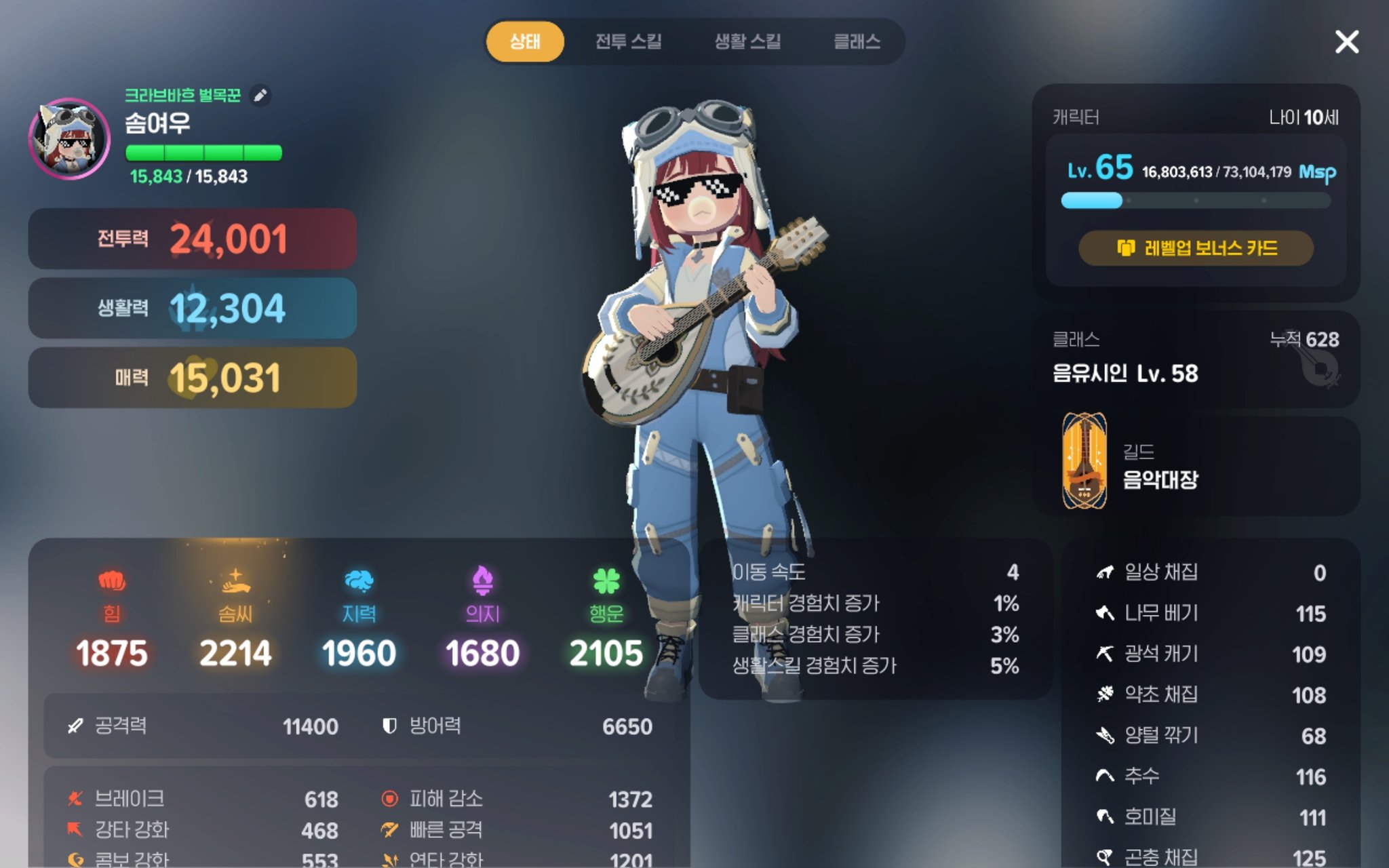Select the 생활 스킬 tab
1389x868 pixels.
pyautogui.click(x=747, y=42)
